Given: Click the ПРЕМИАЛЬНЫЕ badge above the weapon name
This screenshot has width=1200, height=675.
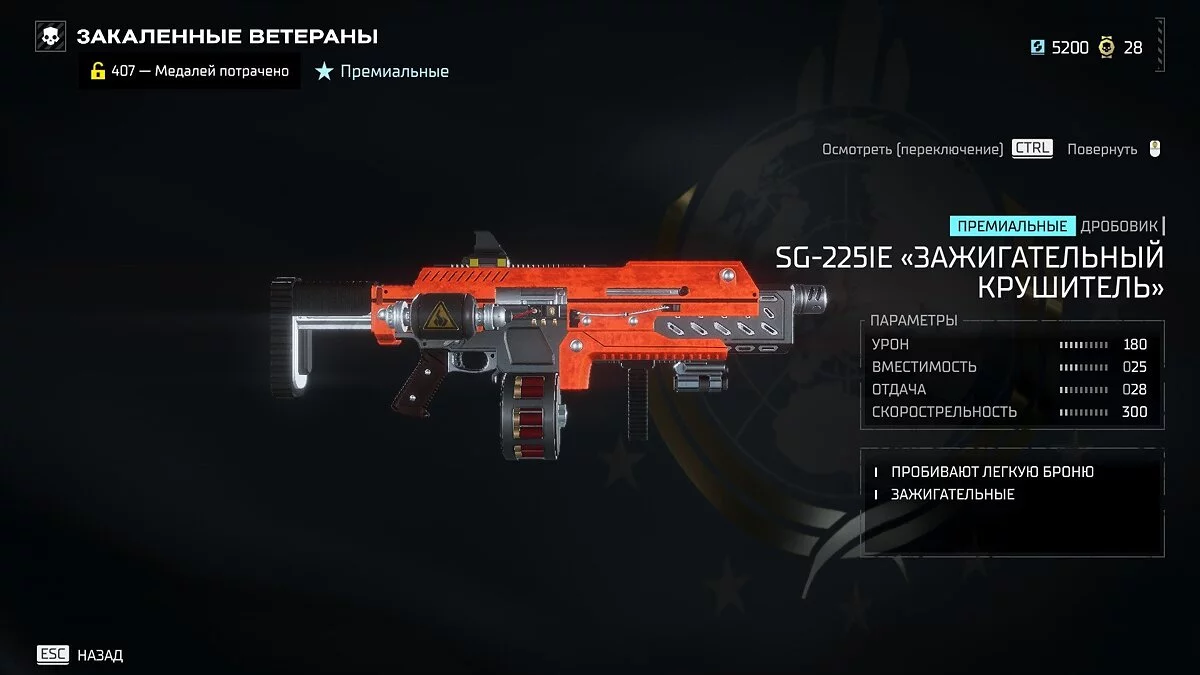Looking at the screenshot, I should point(1012,226).
